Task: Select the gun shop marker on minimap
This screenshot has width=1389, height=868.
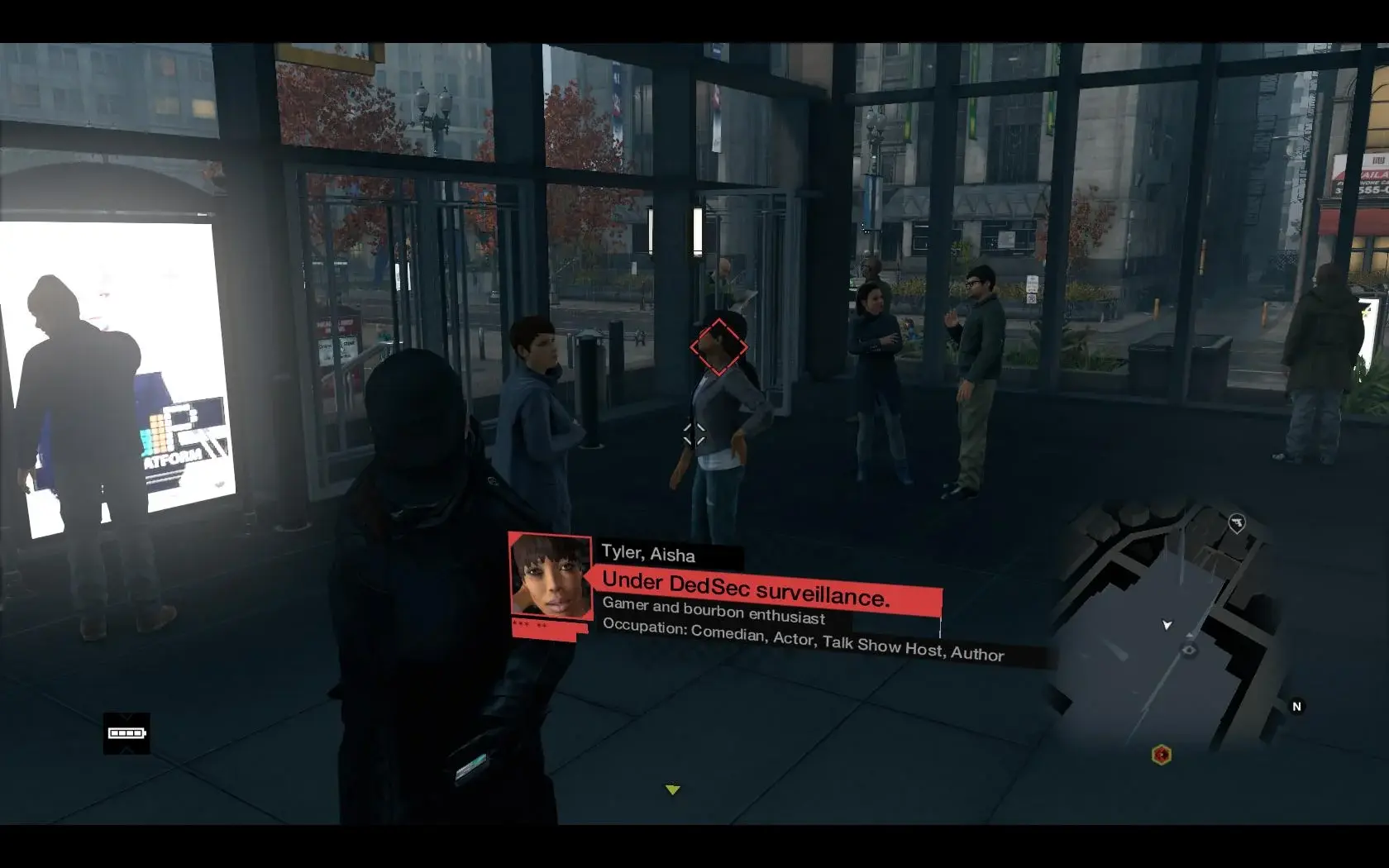Action: pyautogui.click(x=1236, y=522)
